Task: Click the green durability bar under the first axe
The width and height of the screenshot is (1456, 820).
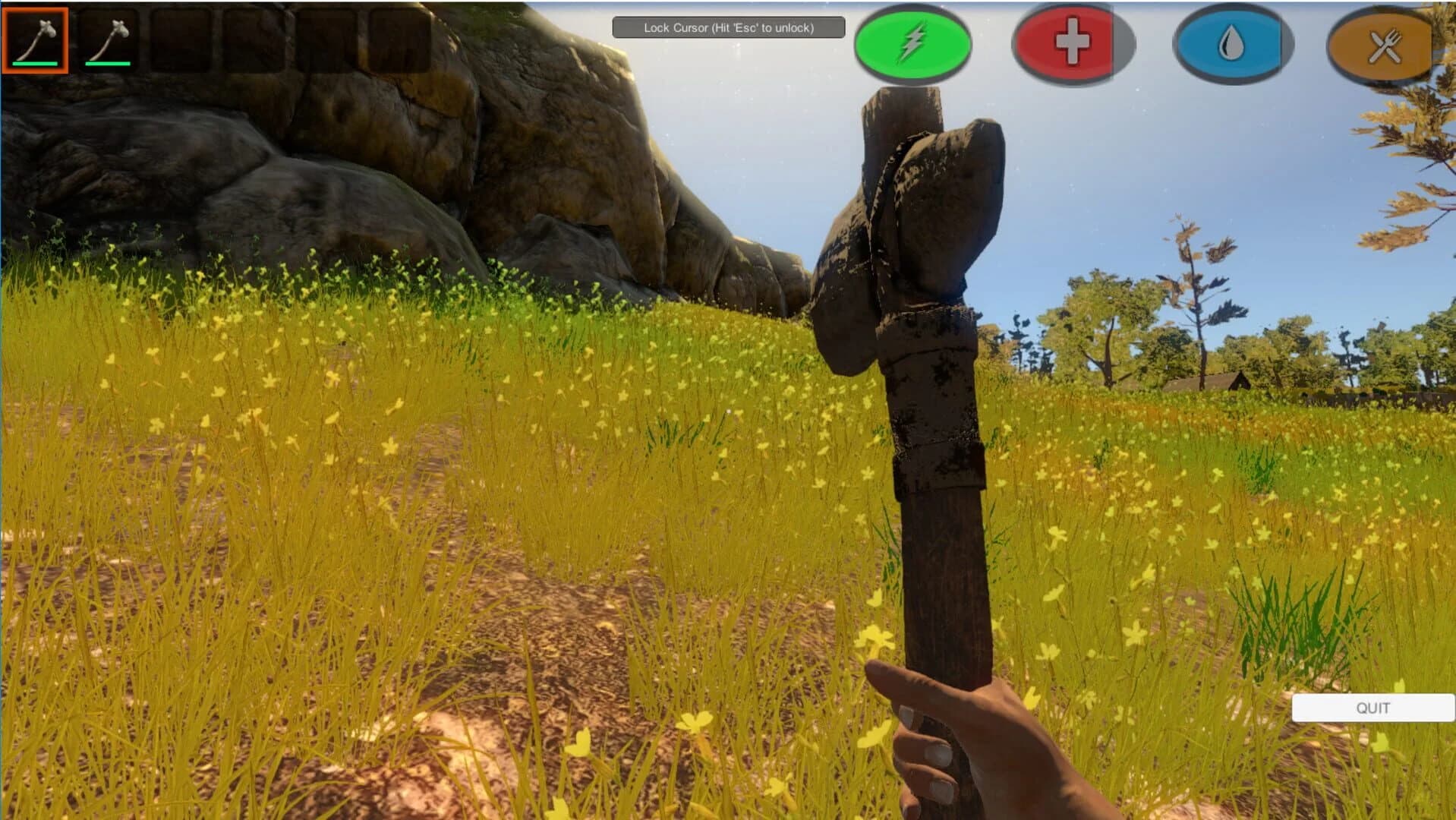Action: (35, 64)
